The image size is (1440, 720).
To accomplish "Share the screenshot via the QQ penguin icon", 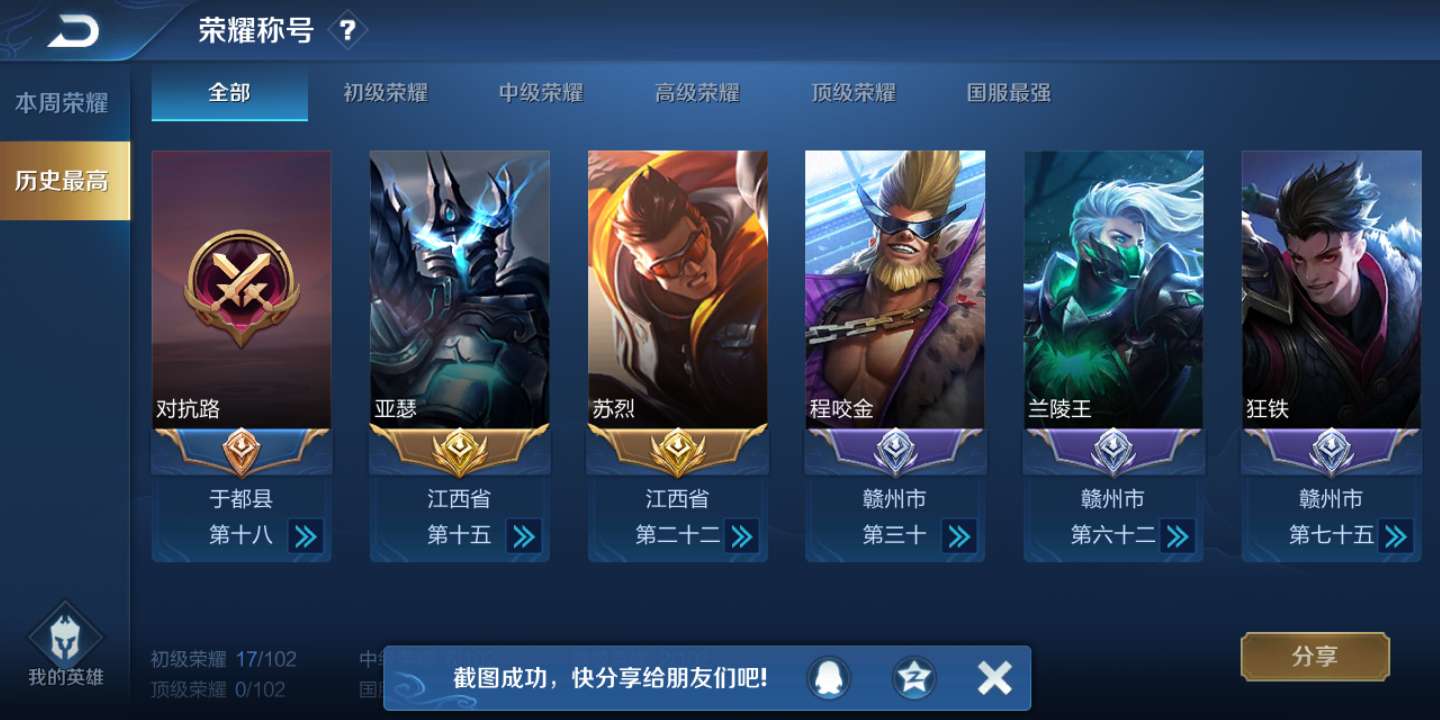I will point(827,677).
